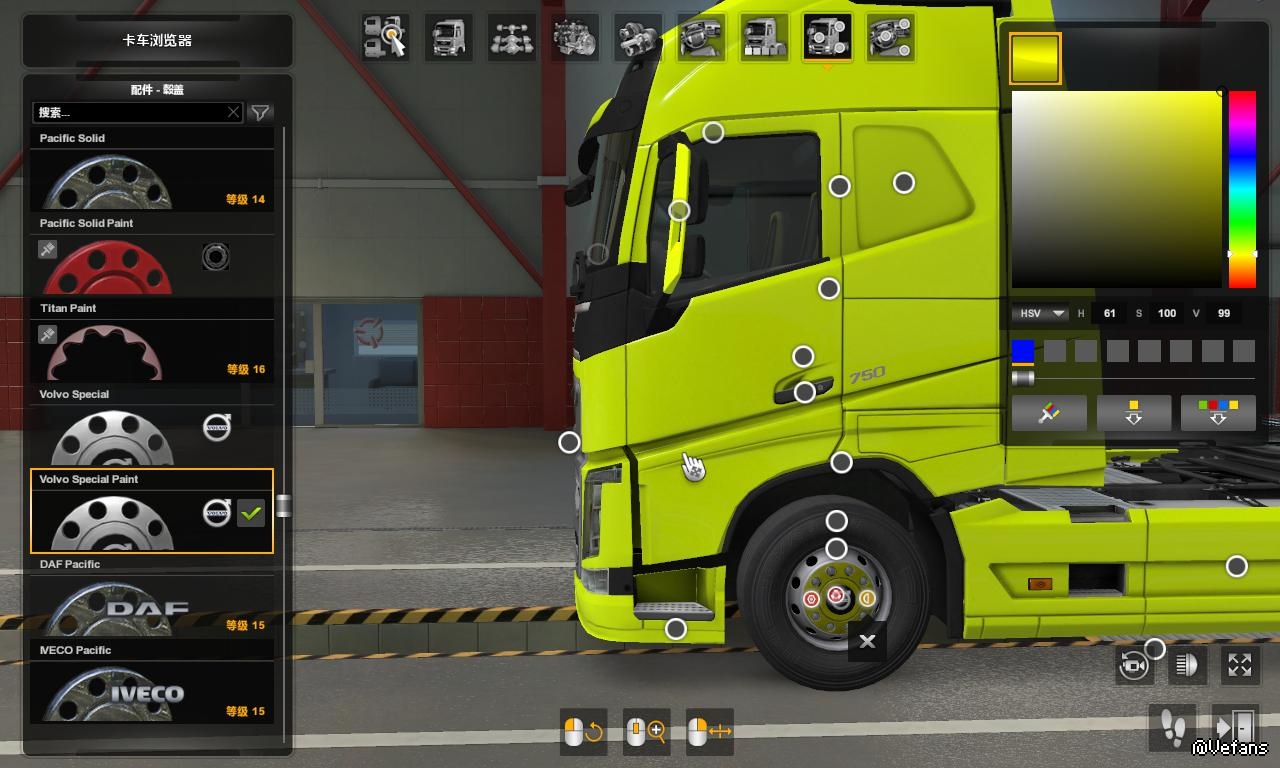Click the parts search field
1280x768 pixels.
(x=130, y=112)
